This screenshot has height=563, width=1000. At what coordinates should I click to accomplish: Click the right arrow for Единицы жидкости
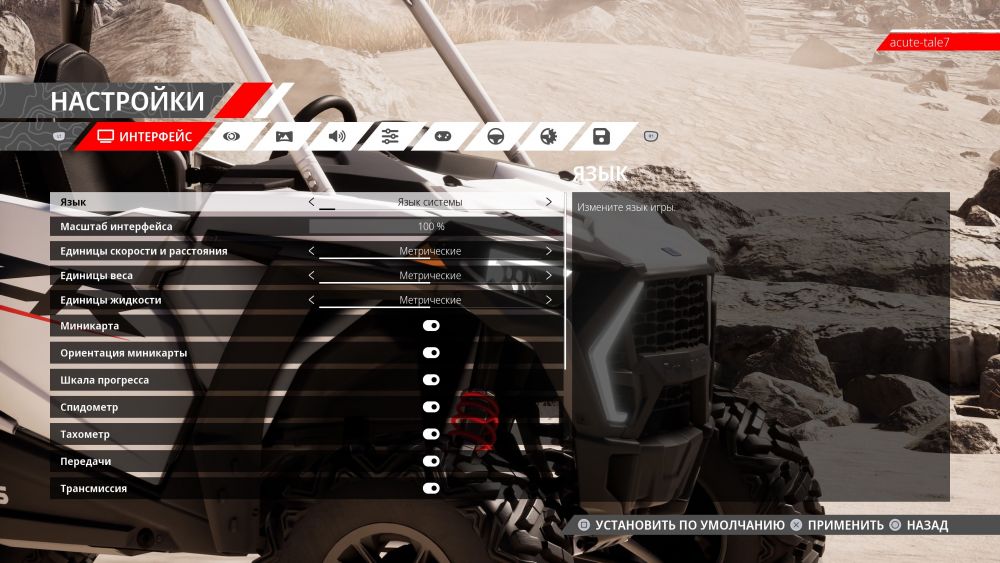point(549,300)
